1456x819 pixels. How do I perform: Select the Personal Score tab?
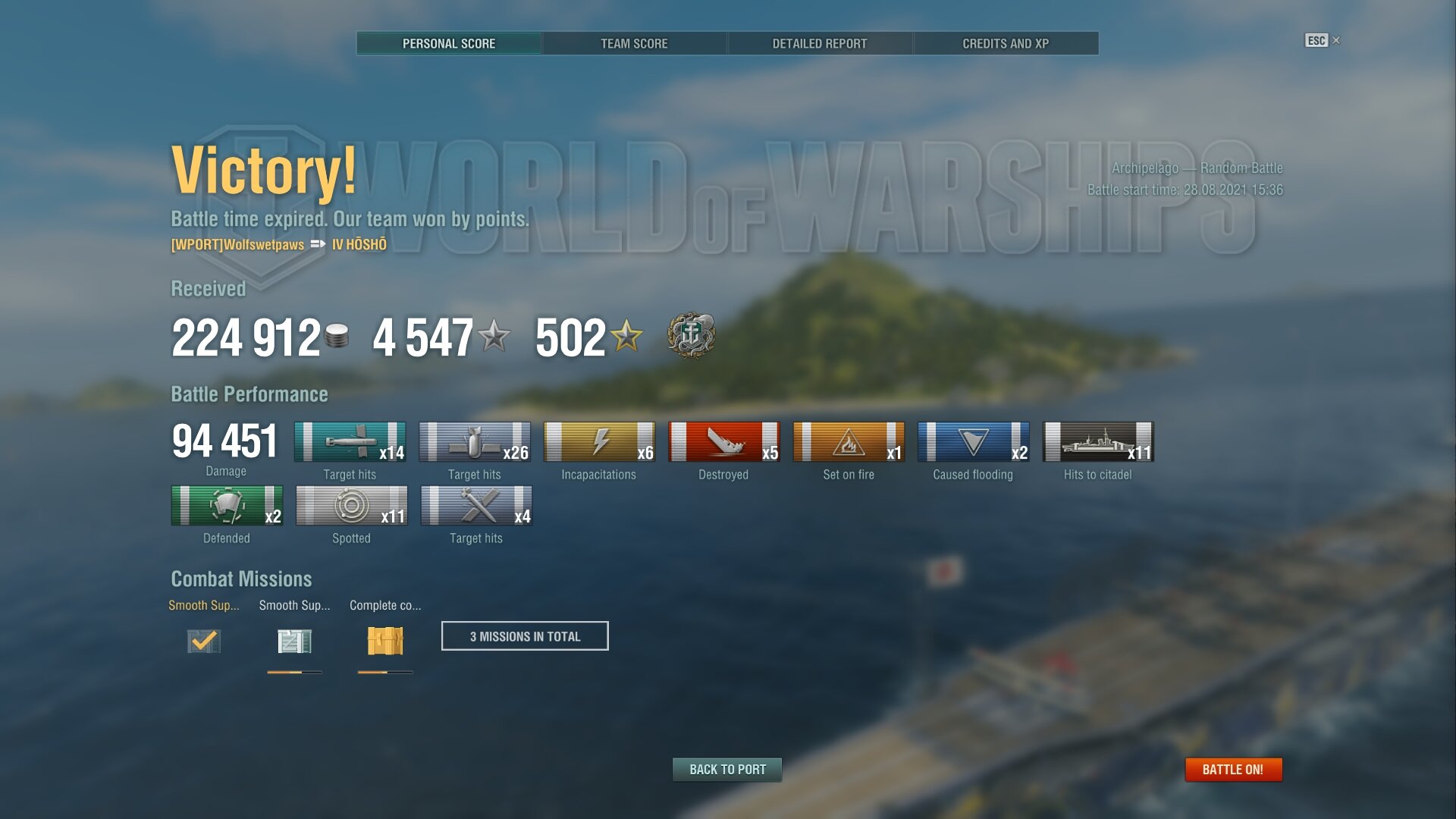449,43
